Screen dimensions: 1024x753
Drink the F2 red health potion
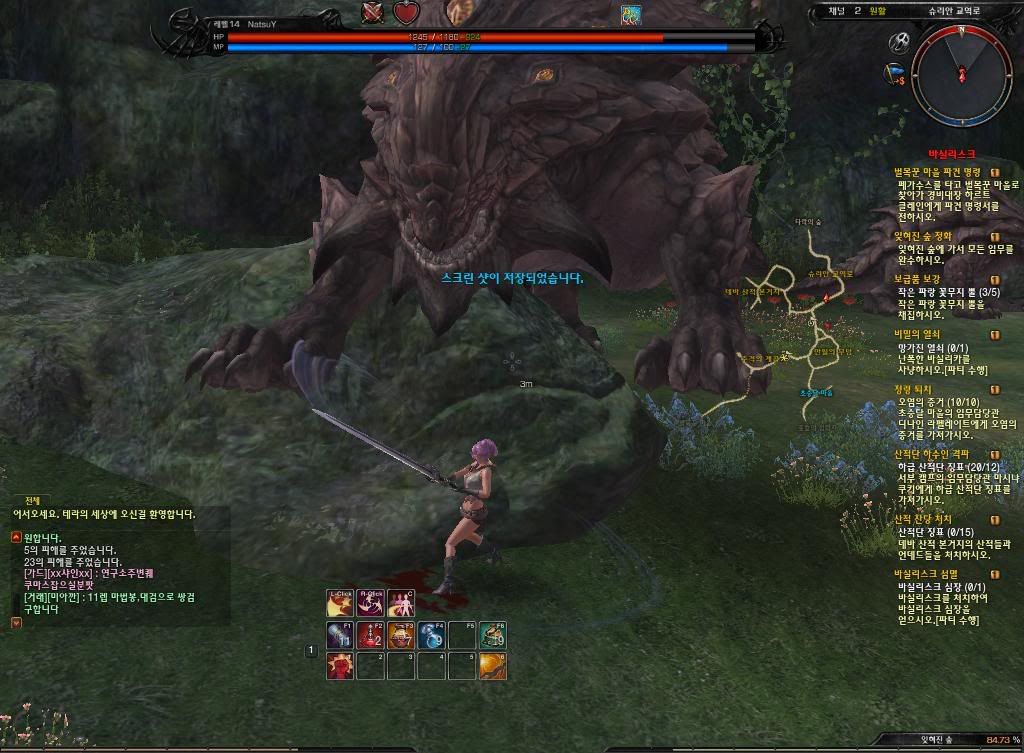[x=371, y=635]
